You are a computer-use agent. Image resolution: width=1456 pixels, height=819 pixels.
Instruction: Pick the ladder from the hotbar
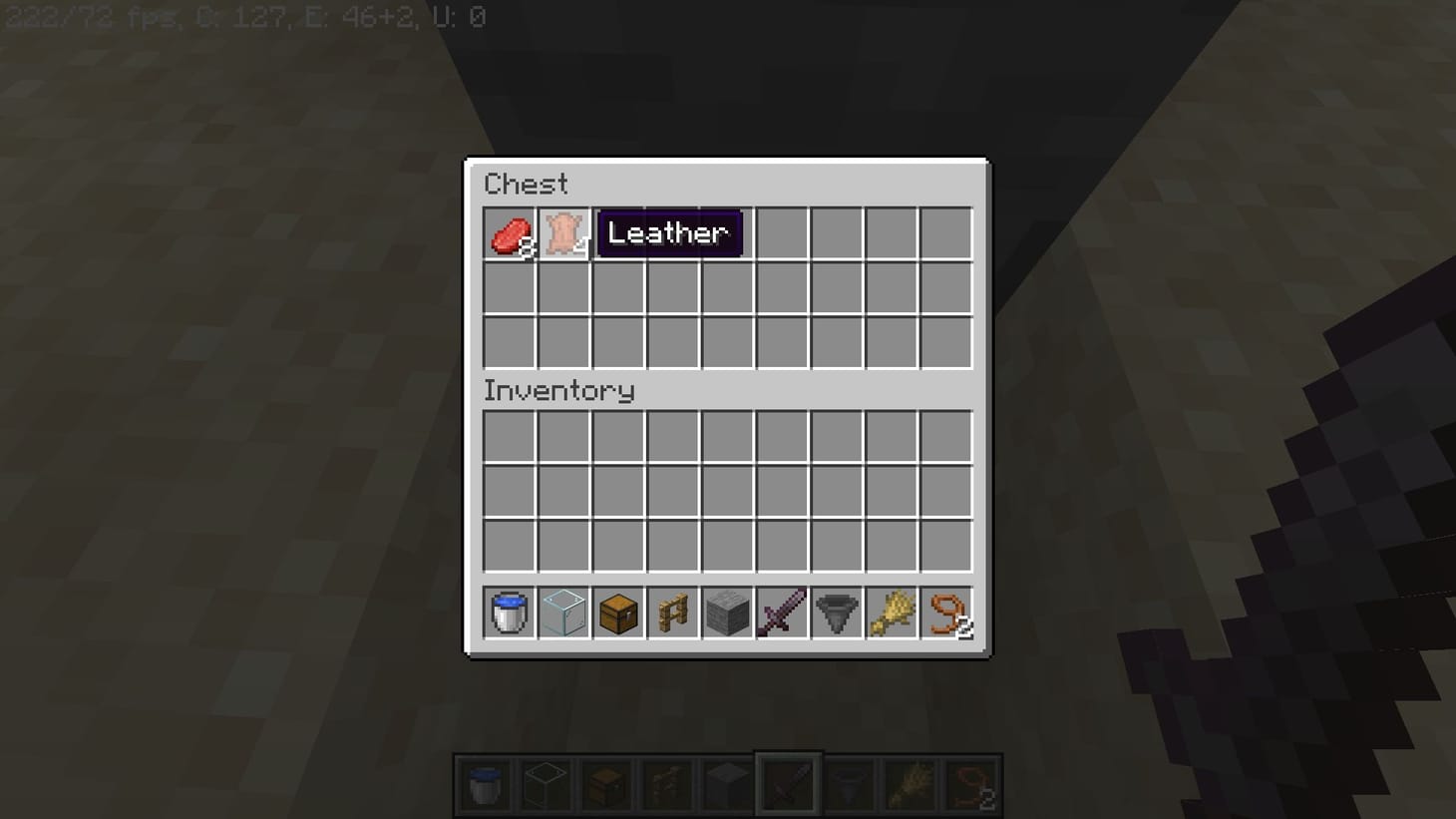click(672, 613)
